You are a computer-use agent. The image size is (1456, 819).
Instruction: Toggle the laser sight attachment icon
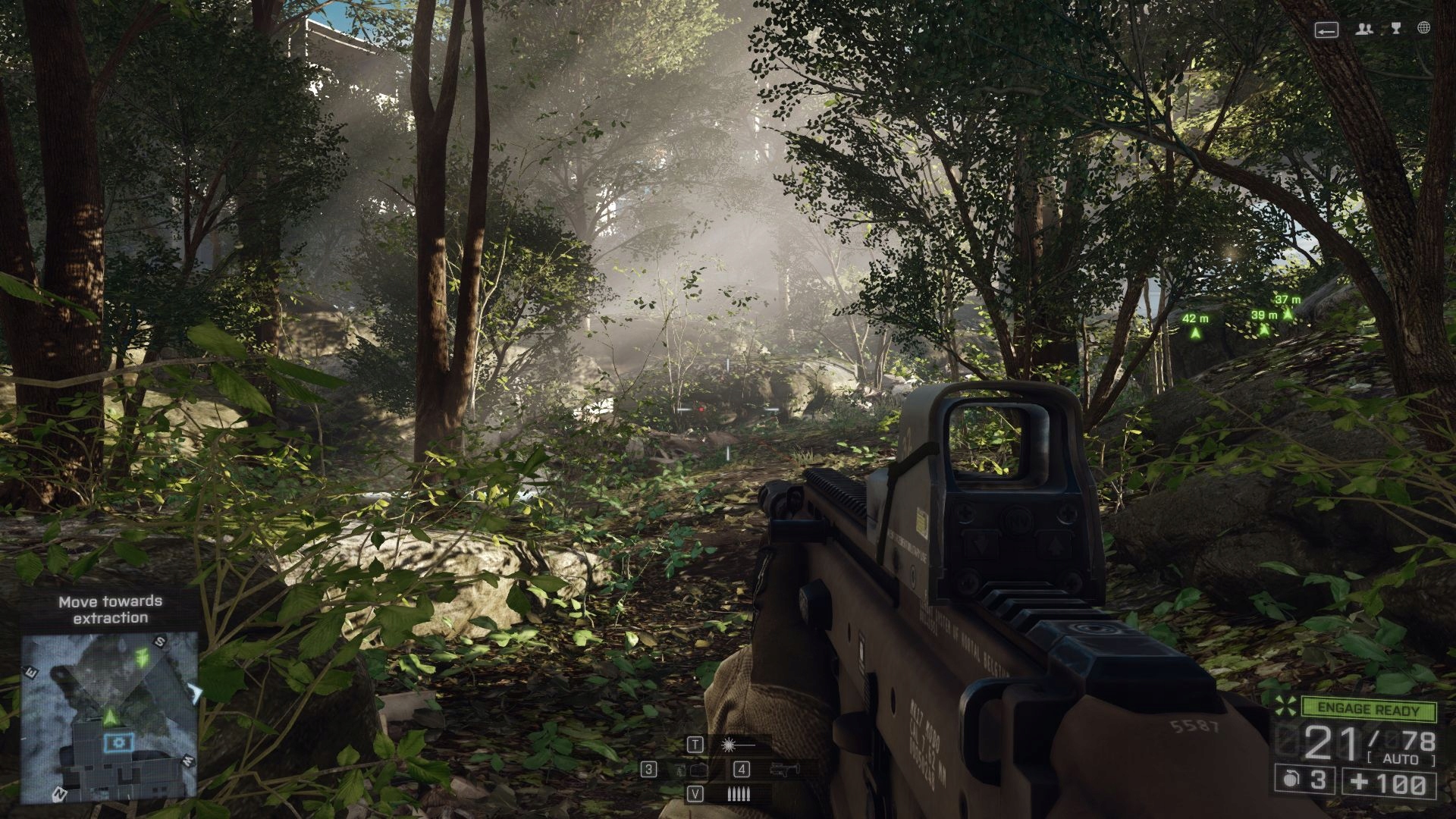click(x=737, y=745)
